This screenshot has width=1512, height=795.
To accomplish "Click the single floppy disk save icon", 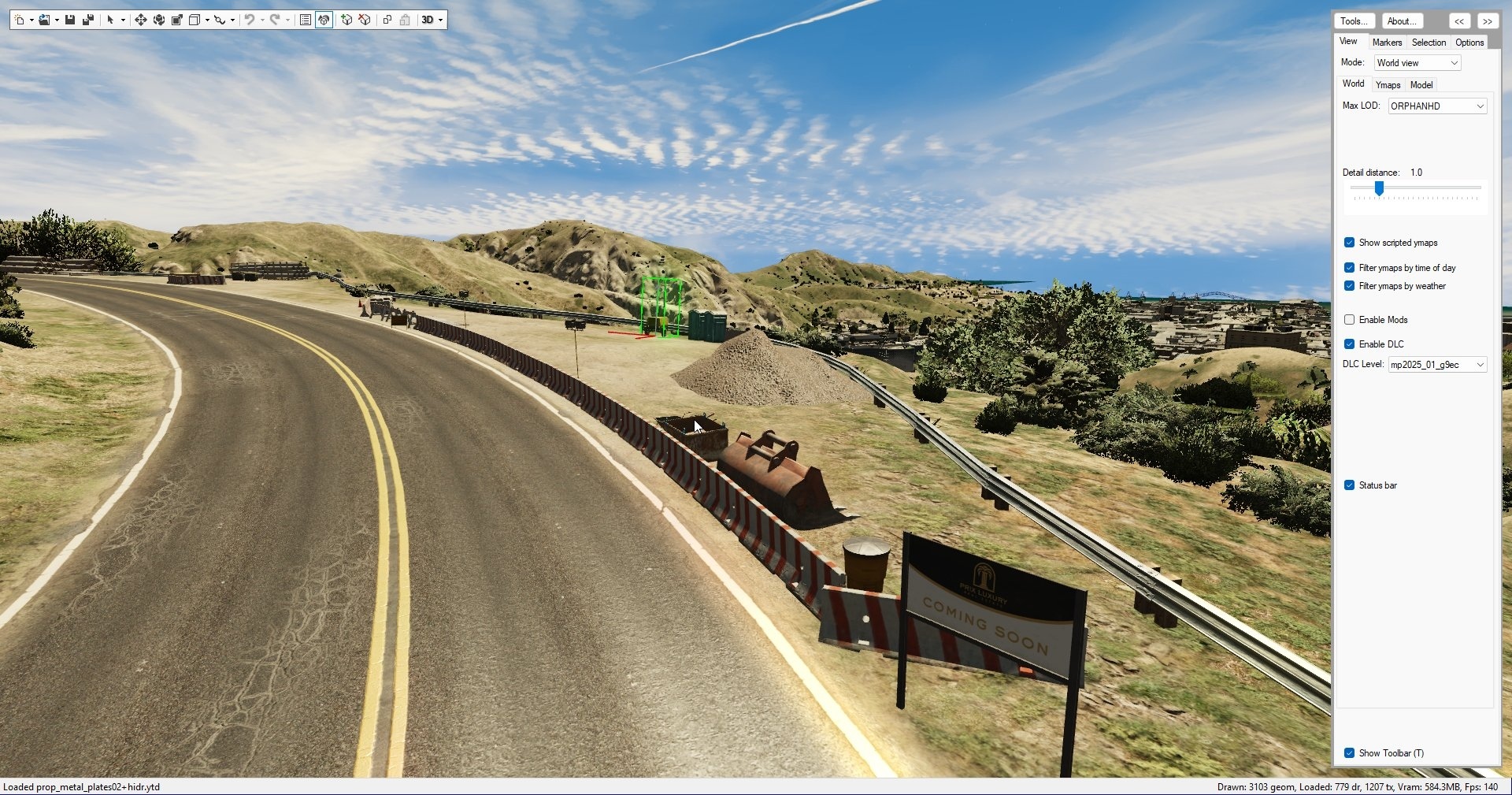I will 70,20.
